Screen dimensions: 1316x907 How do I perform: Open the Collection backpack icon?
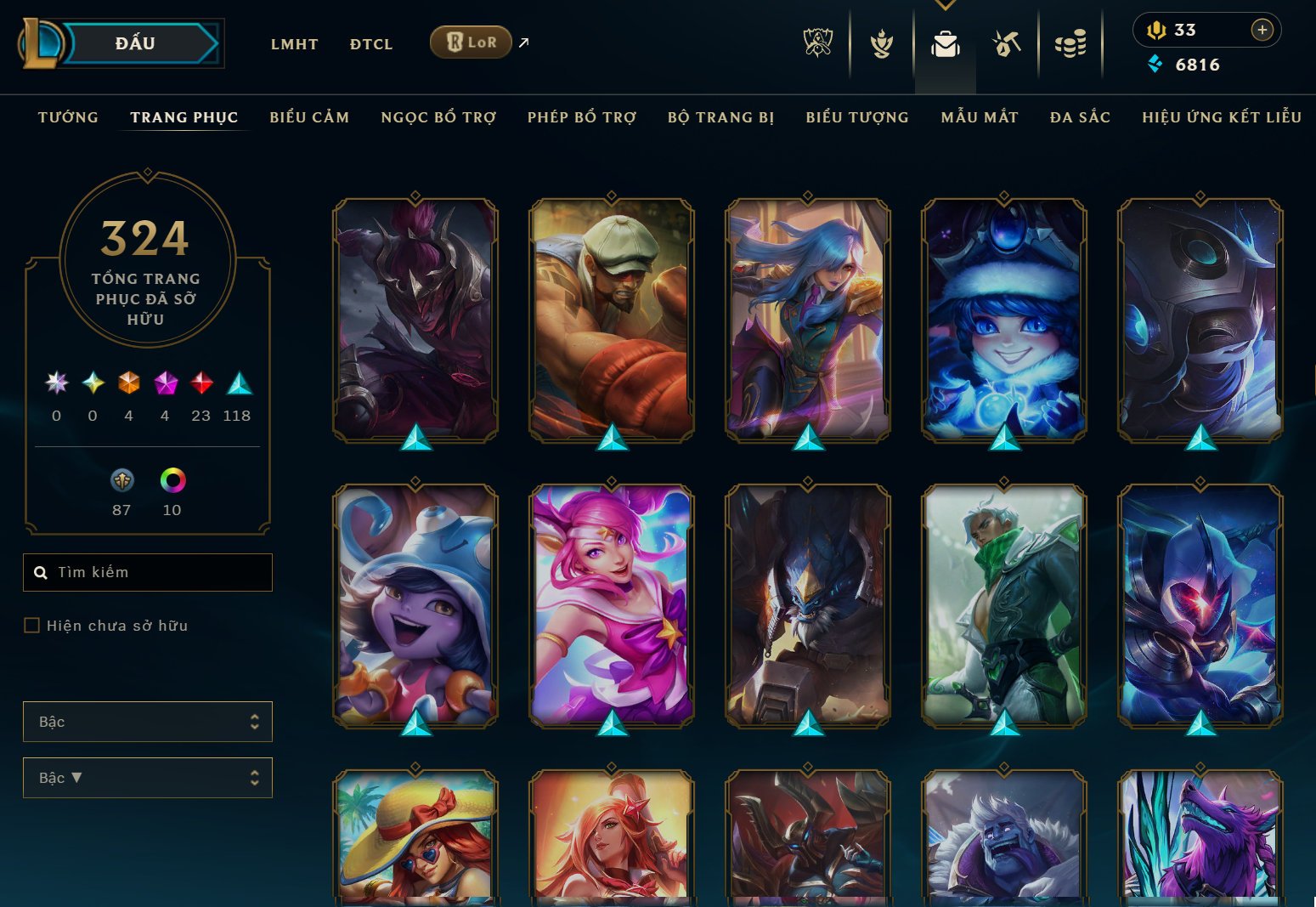click(944, 43)
